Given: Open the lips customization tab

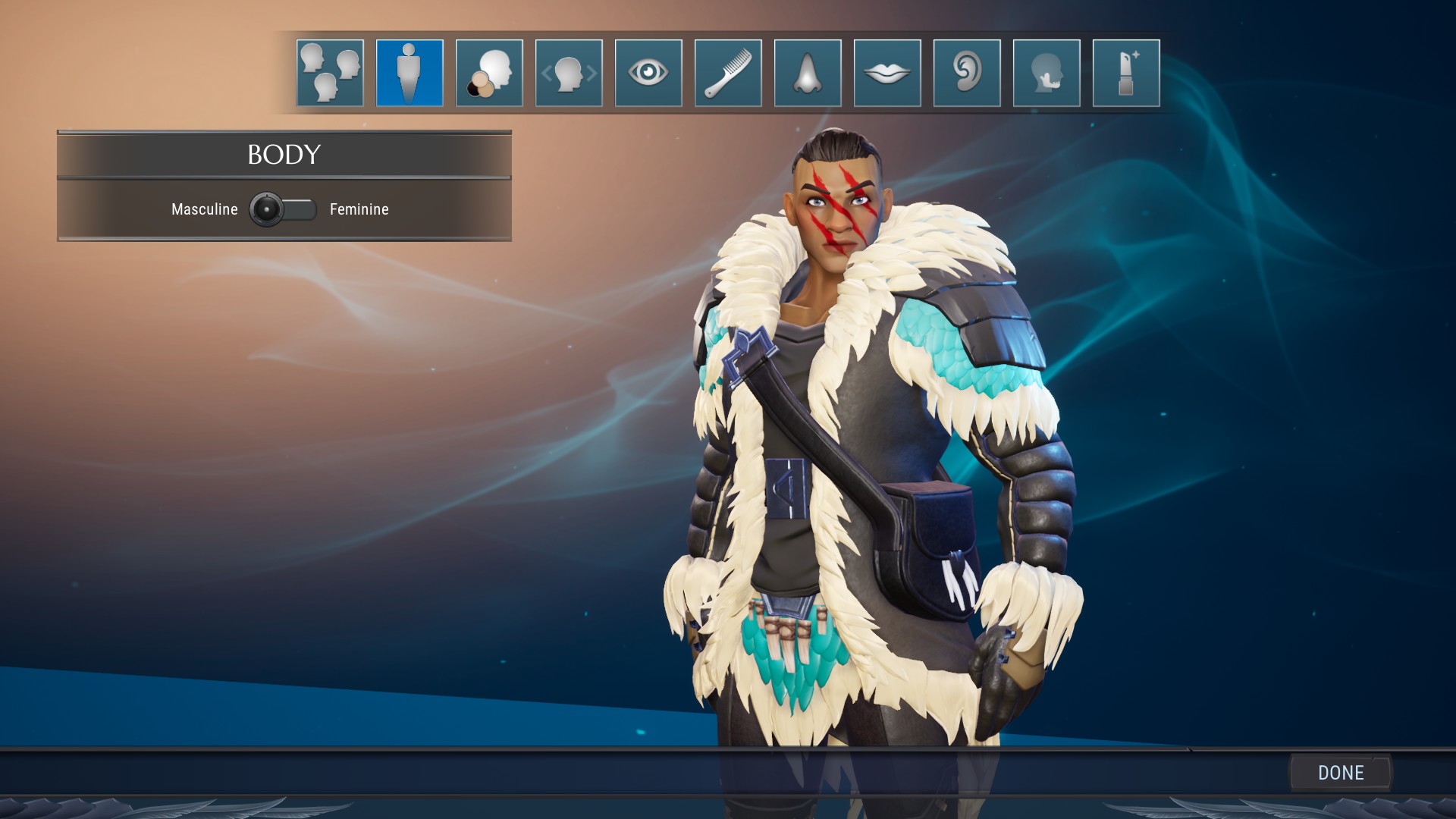Looking at the screenshot, I should (887, 73).
